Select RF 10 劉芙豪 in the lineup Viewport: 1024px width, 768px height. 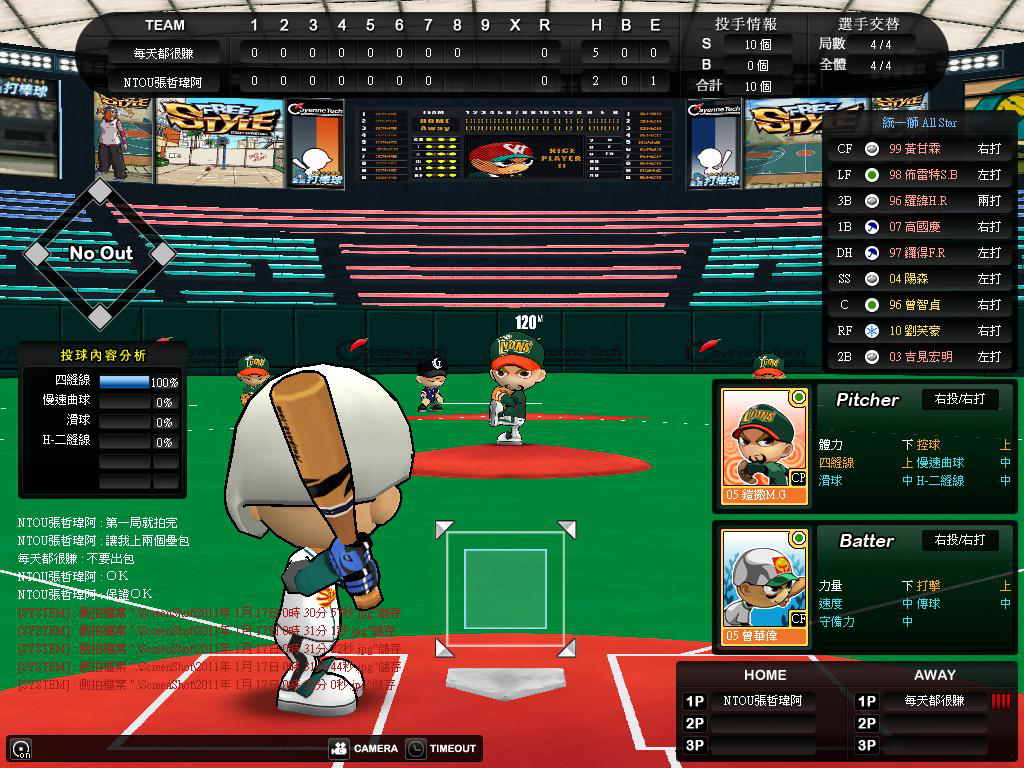click(x=919, y=330)
